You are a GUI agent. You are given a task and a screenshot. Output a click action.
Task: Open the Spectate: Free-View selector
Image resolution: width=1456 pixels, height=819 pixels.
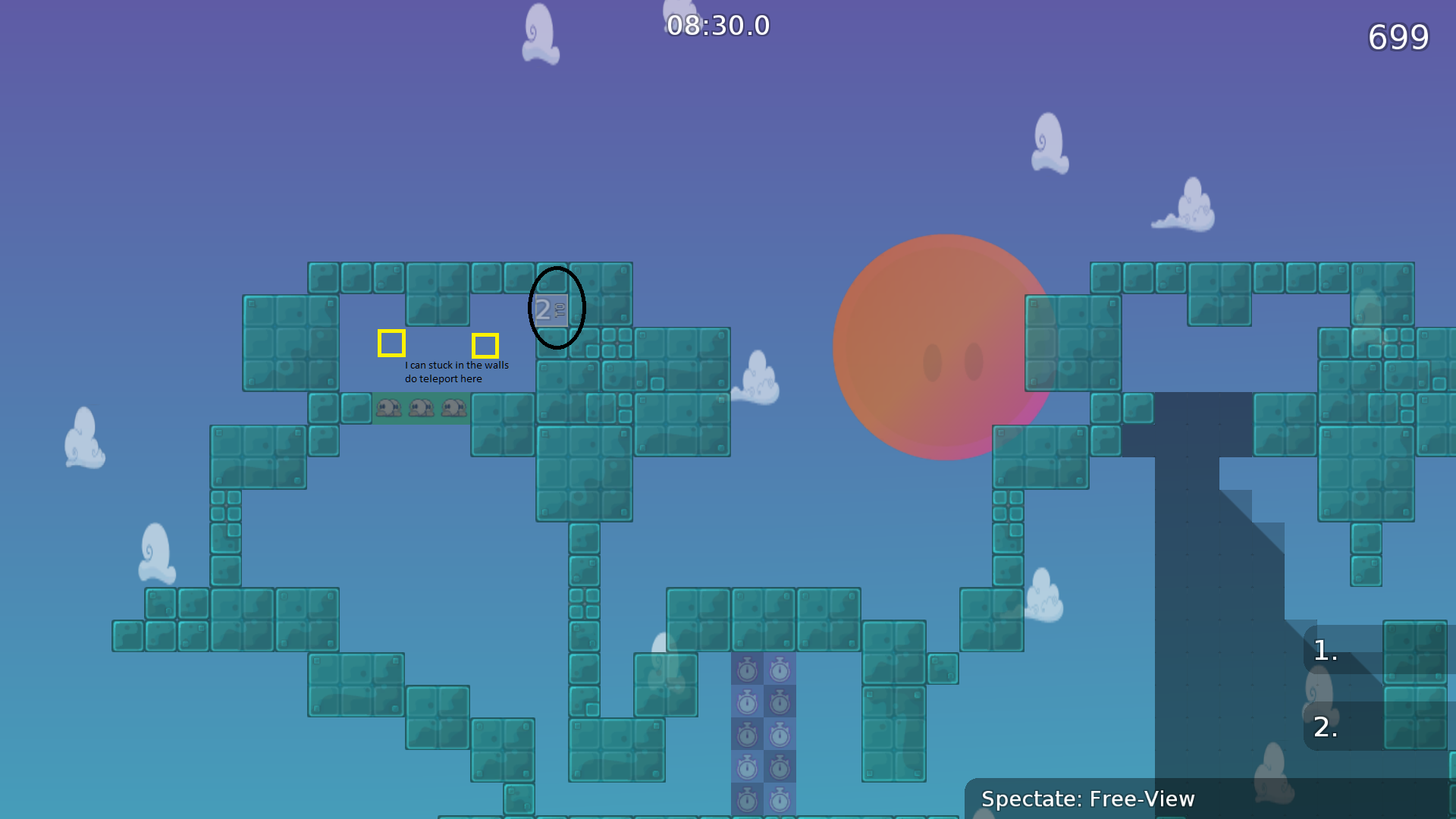1087,799
